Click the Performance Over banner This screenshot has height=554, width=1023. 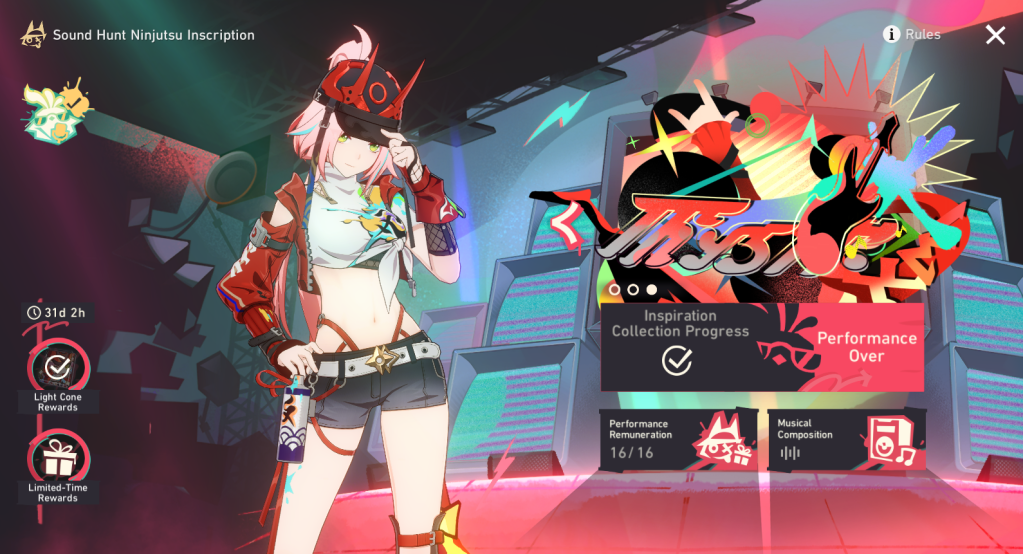865,346
